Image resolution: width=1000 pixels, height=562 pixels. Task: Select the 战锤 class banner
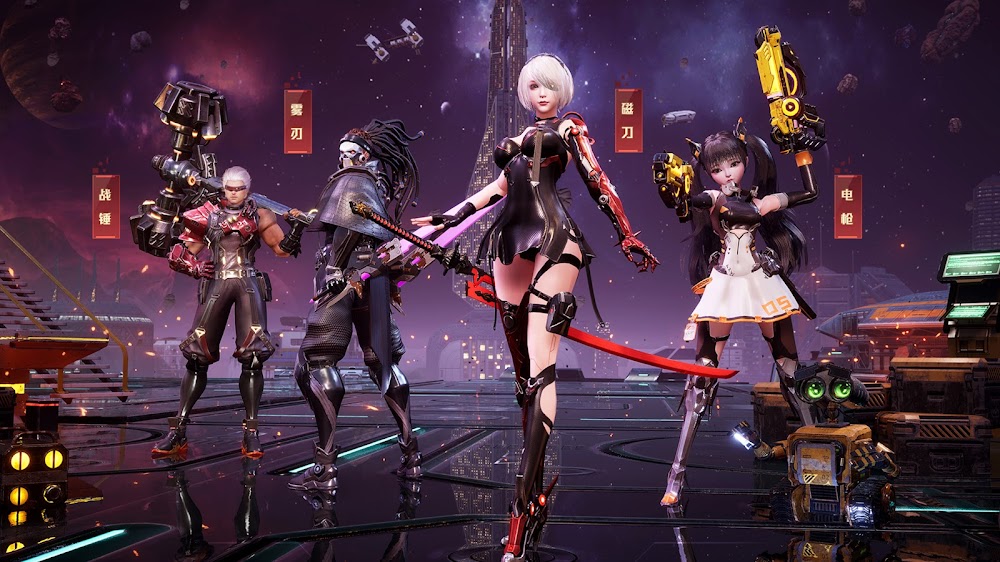(106, 206)
